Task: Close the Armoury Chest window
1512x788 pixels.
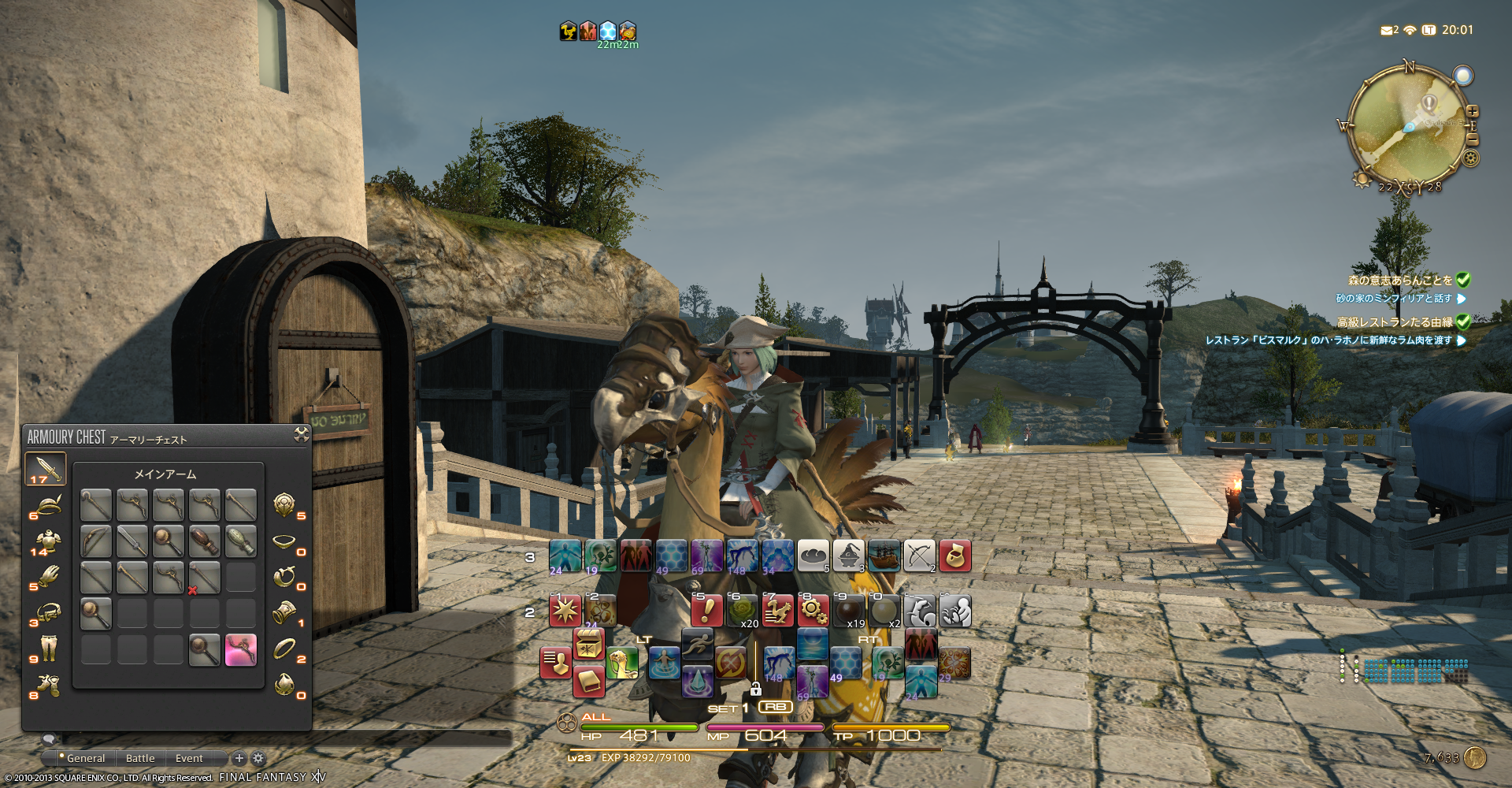Action: (301, 434)
